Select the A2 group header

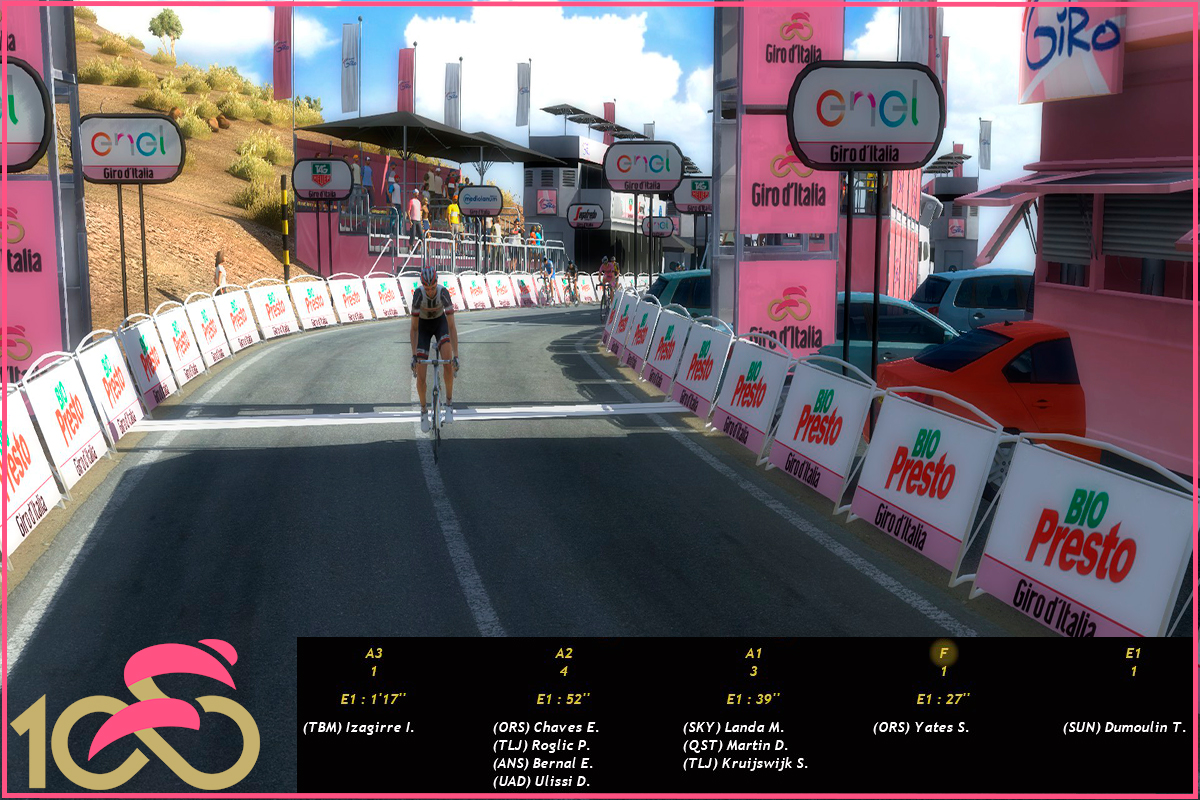(564, 653)
